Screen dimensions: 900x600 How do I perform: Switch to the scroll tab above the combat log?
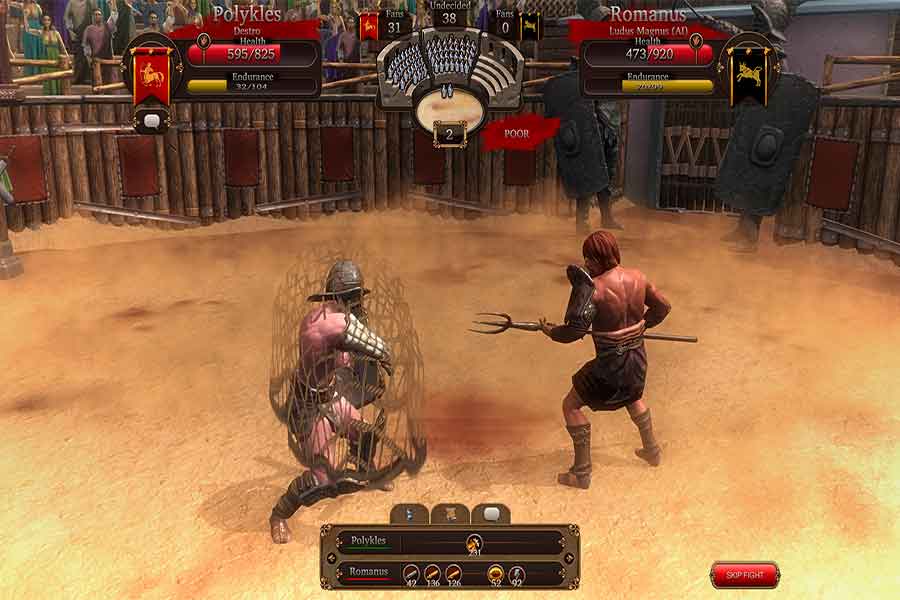[450, 514]
